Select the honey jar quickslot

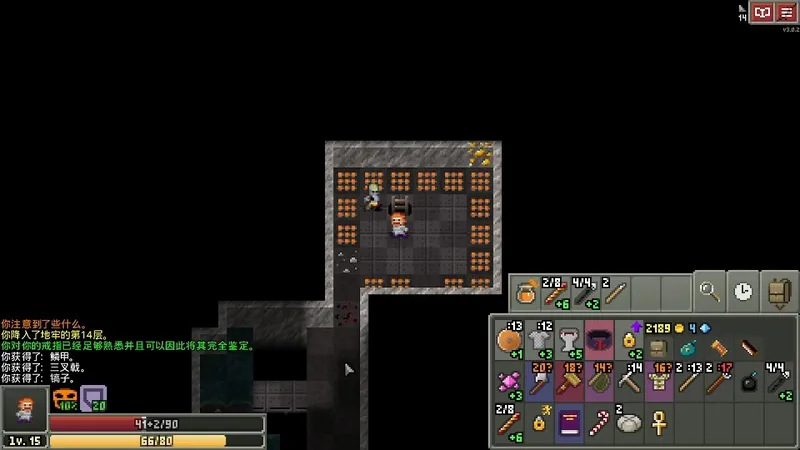point(525,293)
